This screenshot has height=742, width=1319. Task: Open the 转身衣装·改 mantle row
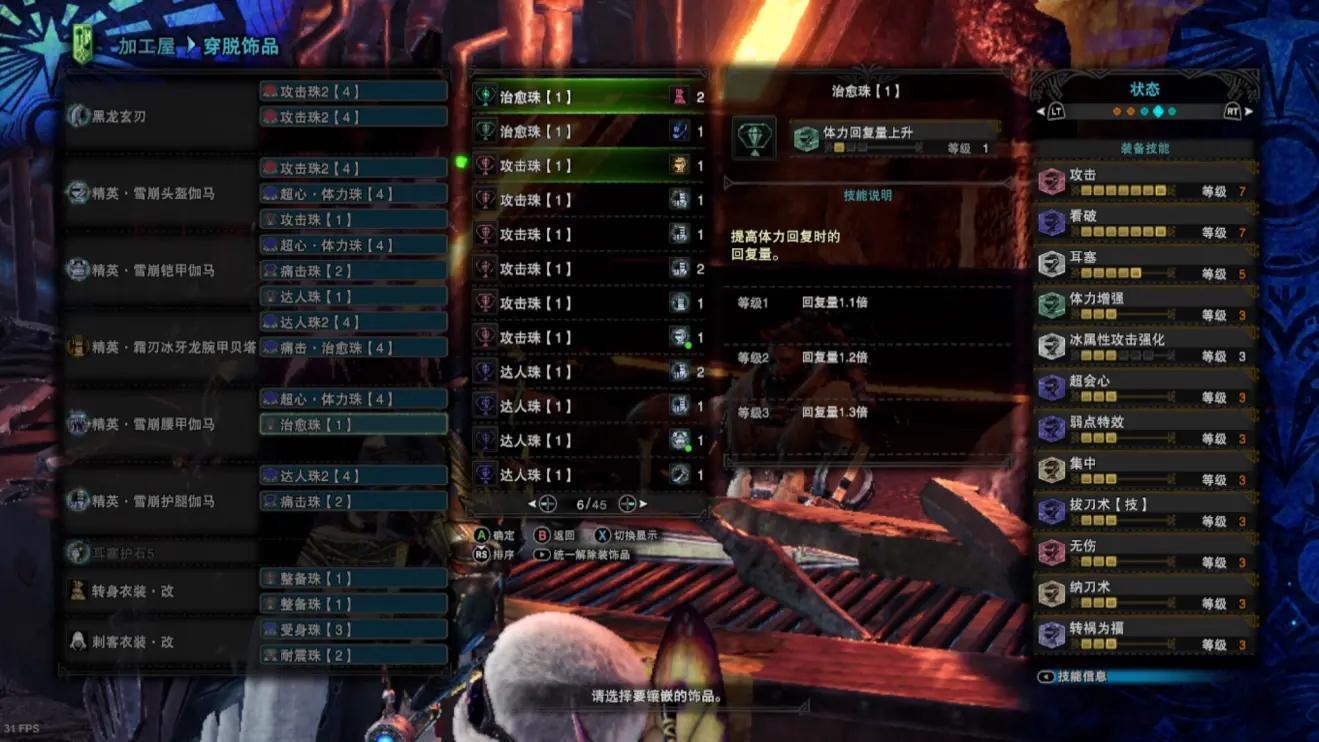click(x=160, y=591)
